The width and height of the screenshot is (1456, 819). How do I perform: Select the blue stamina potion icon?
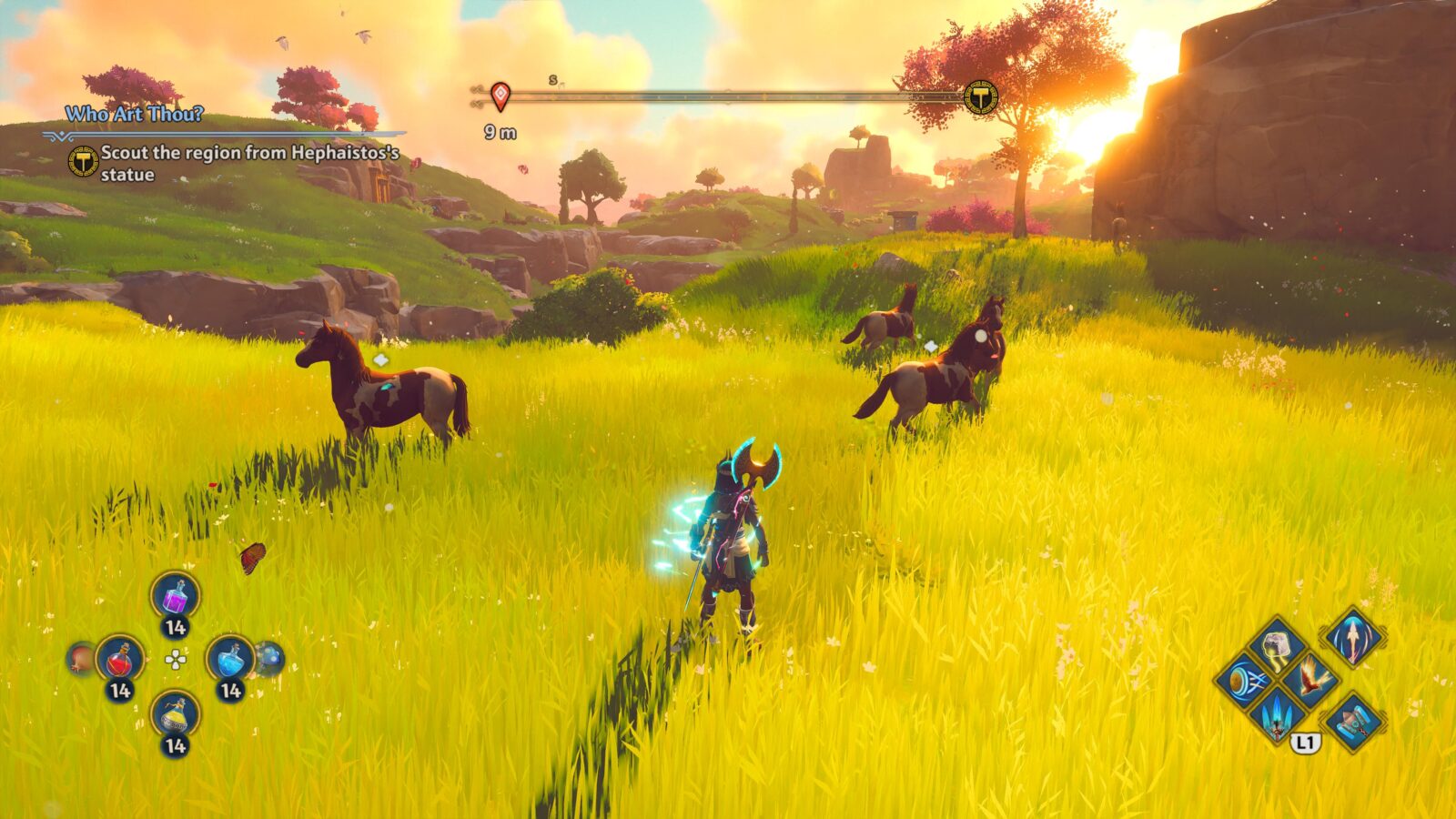pyautogui.click(x=230, y=659)
